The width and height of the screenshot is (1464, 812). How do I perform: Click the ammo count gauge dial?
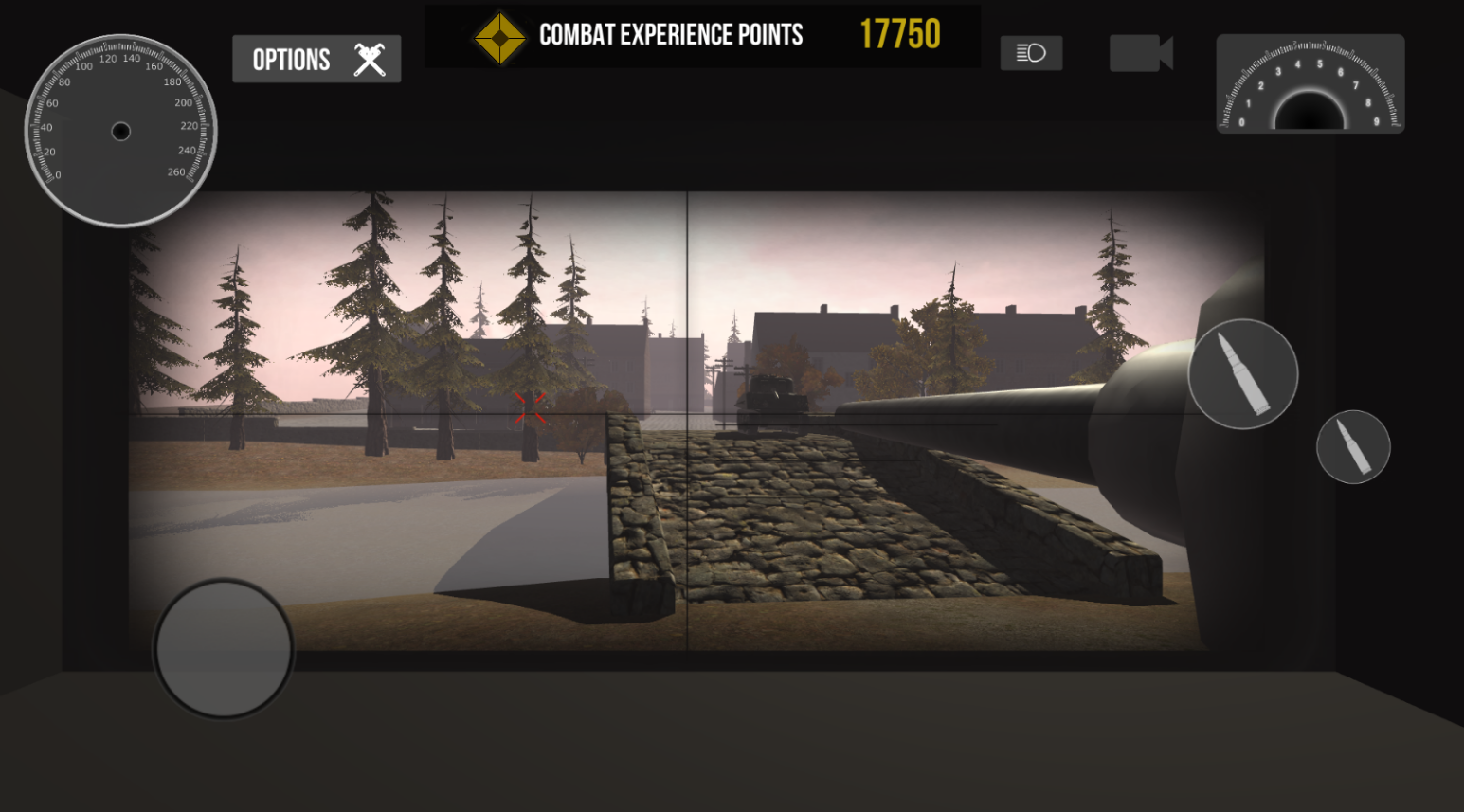click(x=1310, y=84)
